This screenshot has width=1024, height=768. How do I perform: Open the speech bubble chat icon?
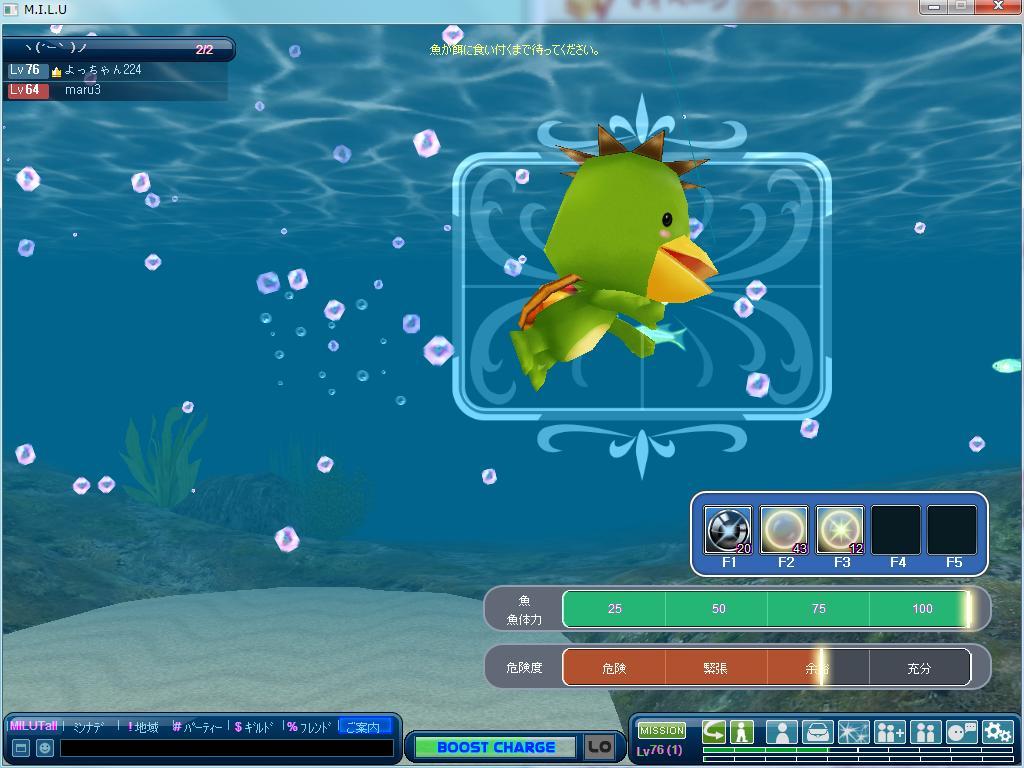click(961, 732)
